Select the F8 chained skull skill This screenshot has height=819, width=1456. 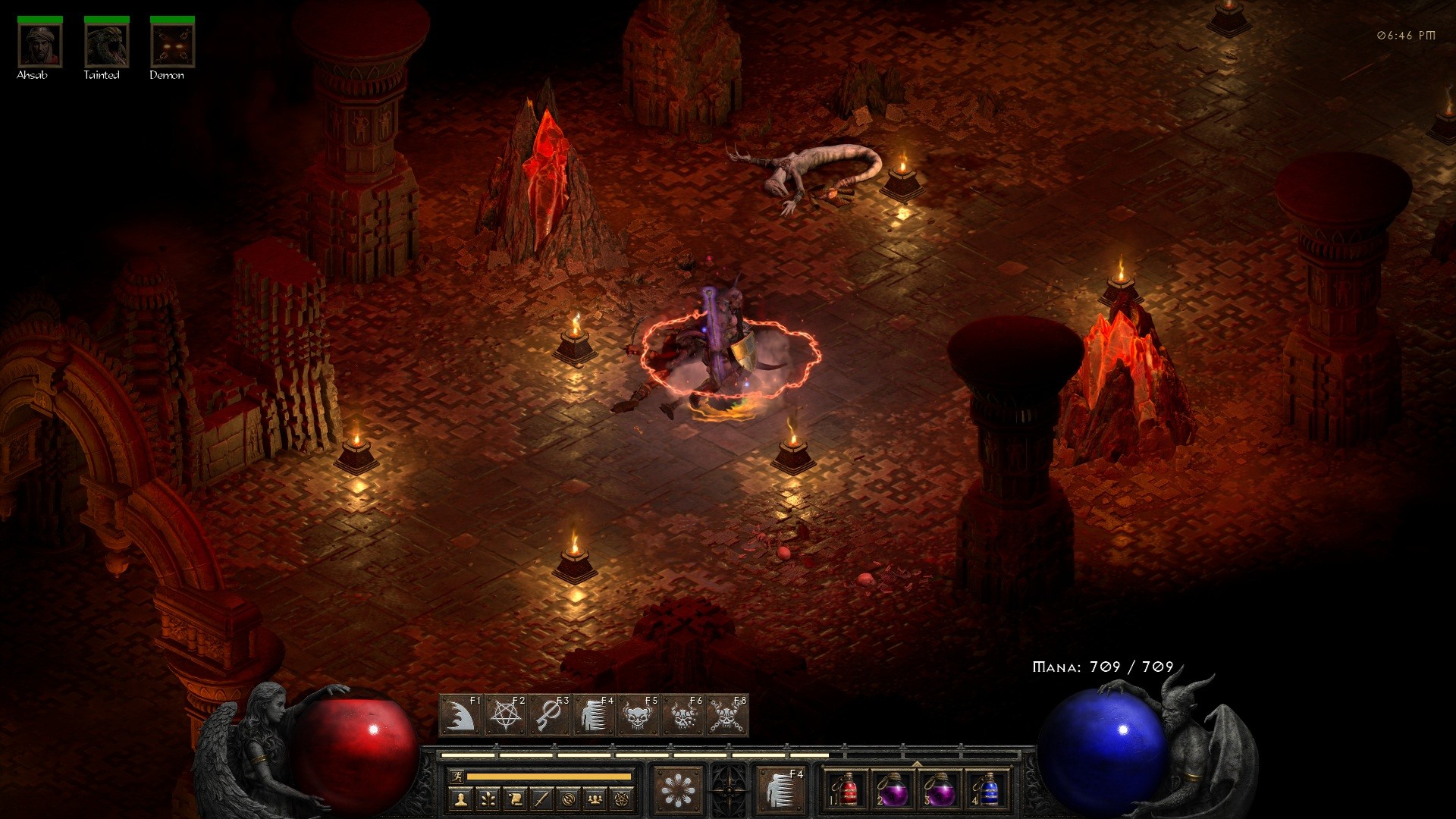(x=727, y=715)
